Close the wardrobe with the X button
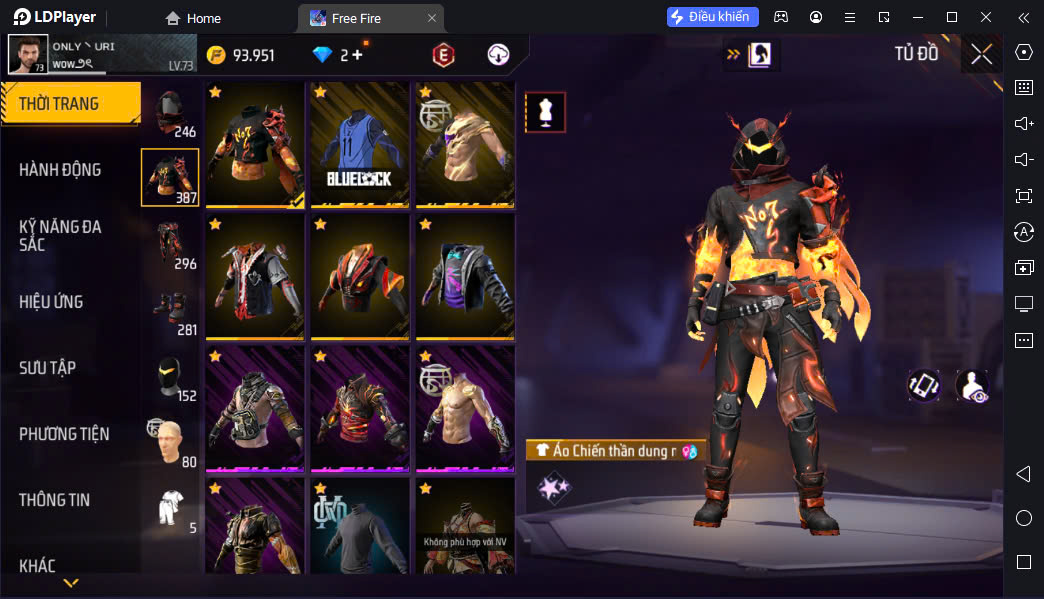Viewport: 1044px width, 599px height. point(981,54)
